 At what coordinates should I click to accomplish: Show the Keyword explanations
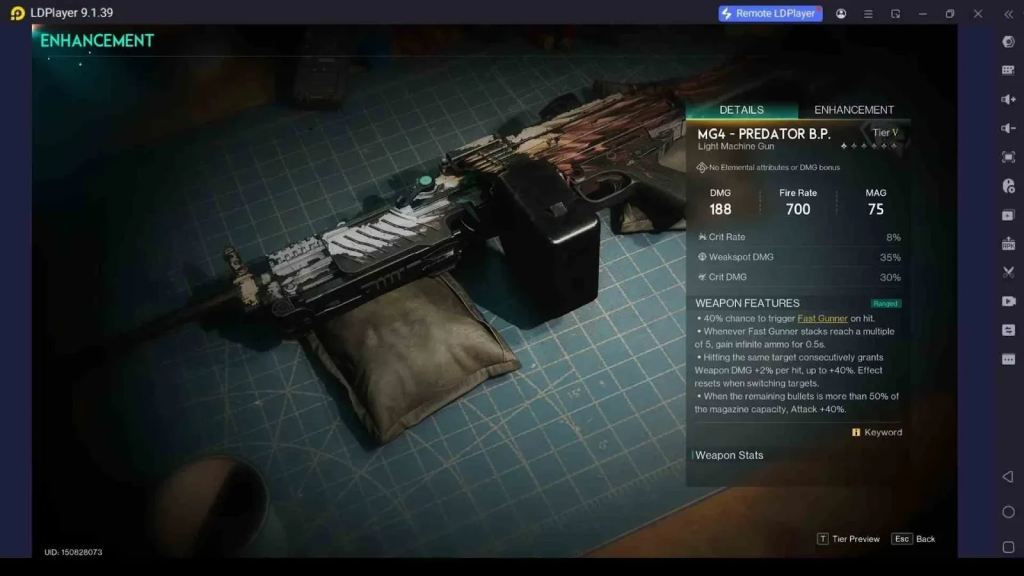[877, 432]
